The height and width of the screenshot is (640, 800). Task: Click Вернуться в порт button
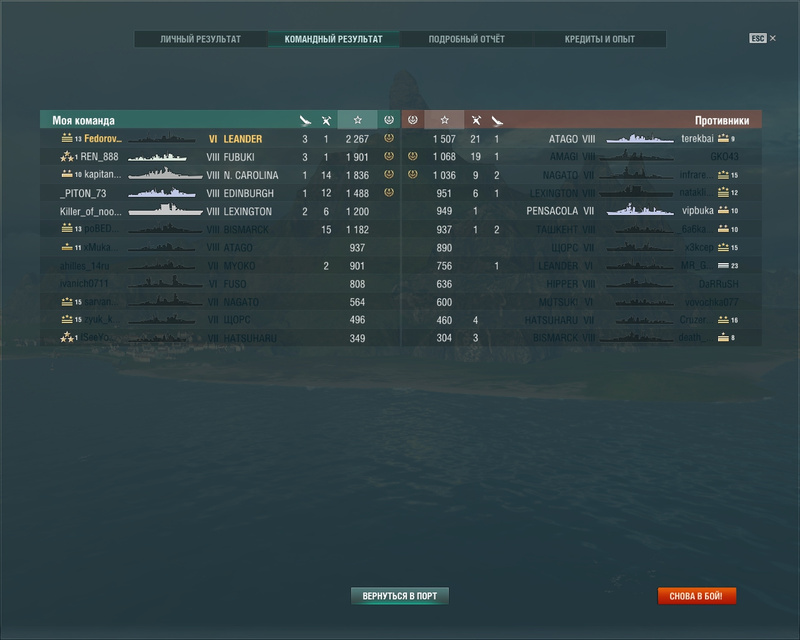click(x=400, y=596)
